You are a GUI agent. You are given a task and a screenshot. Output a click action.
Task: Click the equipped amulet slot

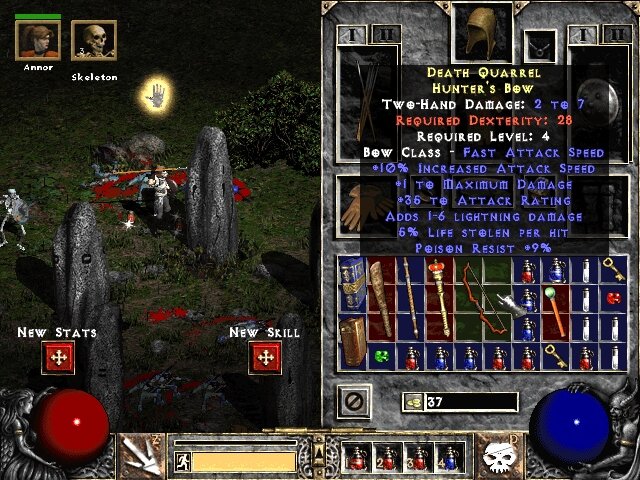541,43
